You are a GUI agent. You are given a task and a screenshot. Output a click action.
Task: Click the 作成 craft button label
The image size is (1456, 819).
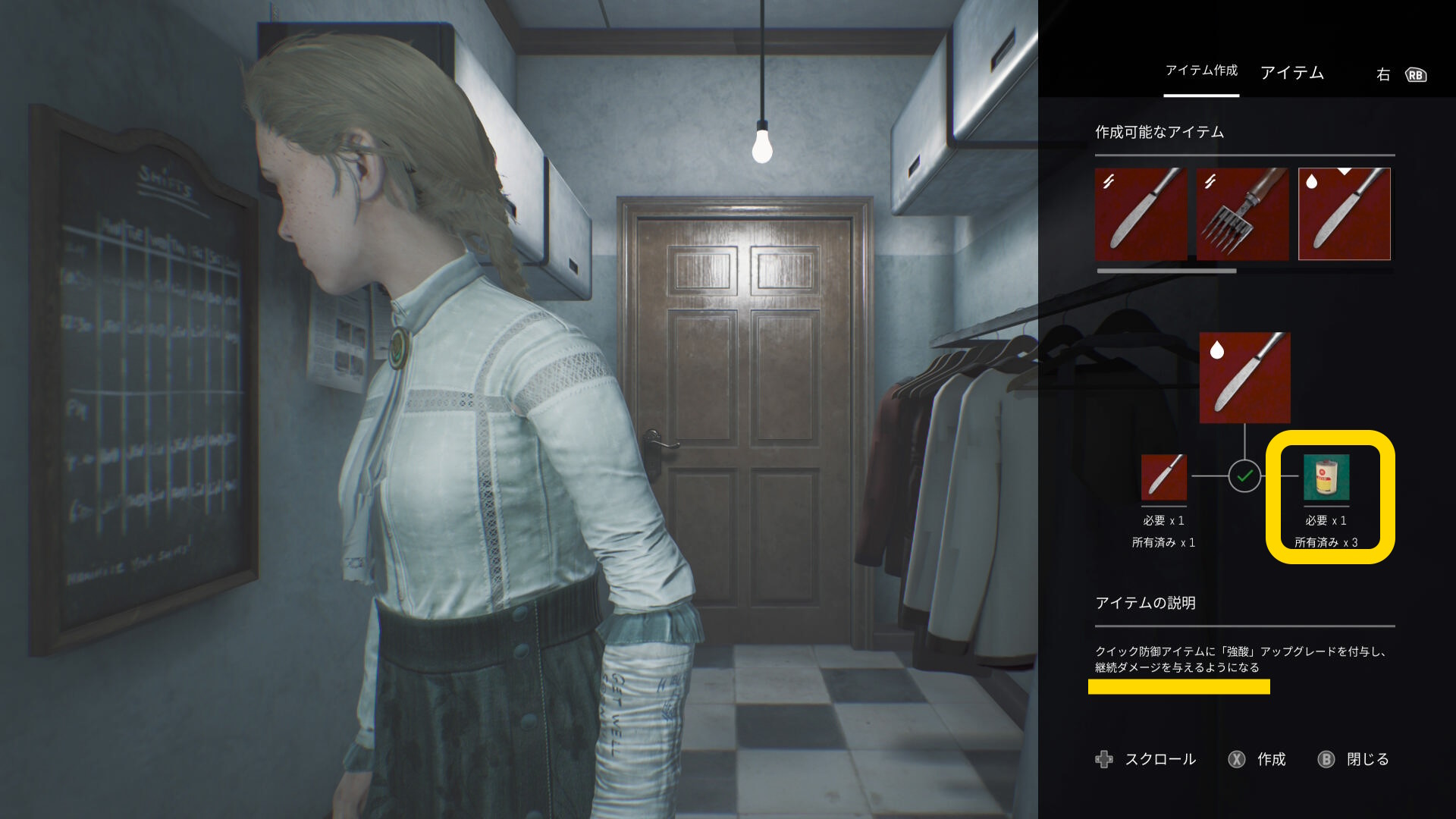click(x=1271, y=759)
